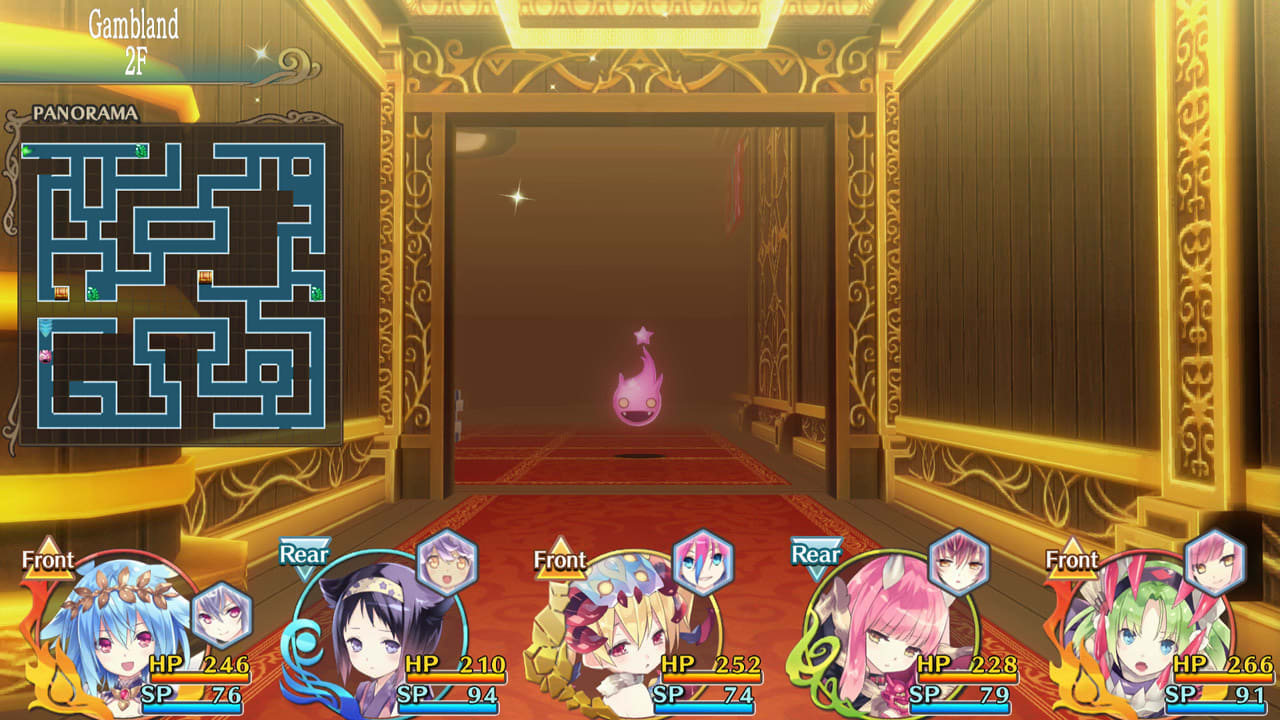Select the center treasure chest on the PANORAMA map
The width and height of the screenshot is (1280, 720).
[x=205, y=277]
